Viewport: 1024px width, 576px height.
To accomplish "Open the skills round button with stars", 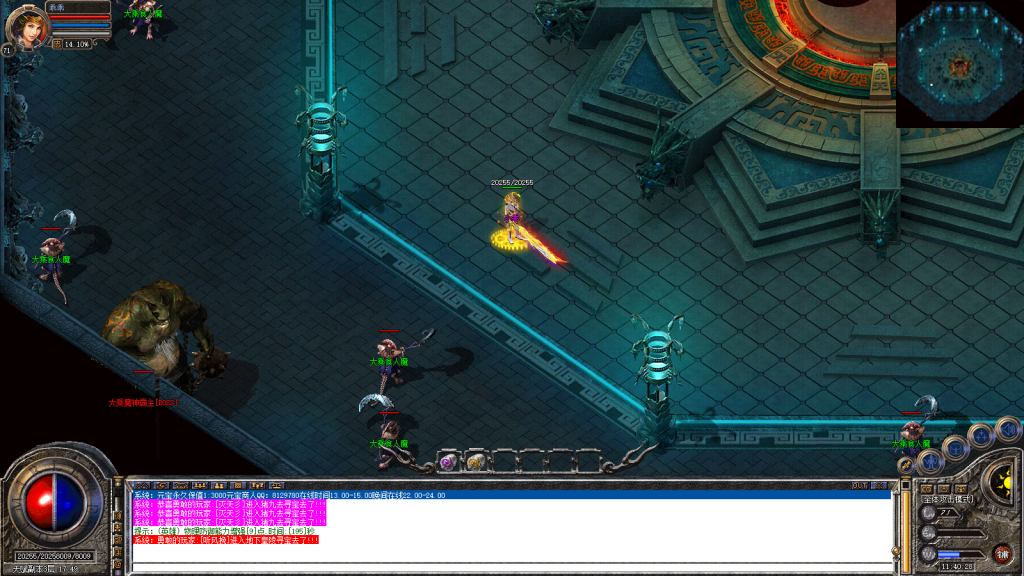I will (982, 435).
